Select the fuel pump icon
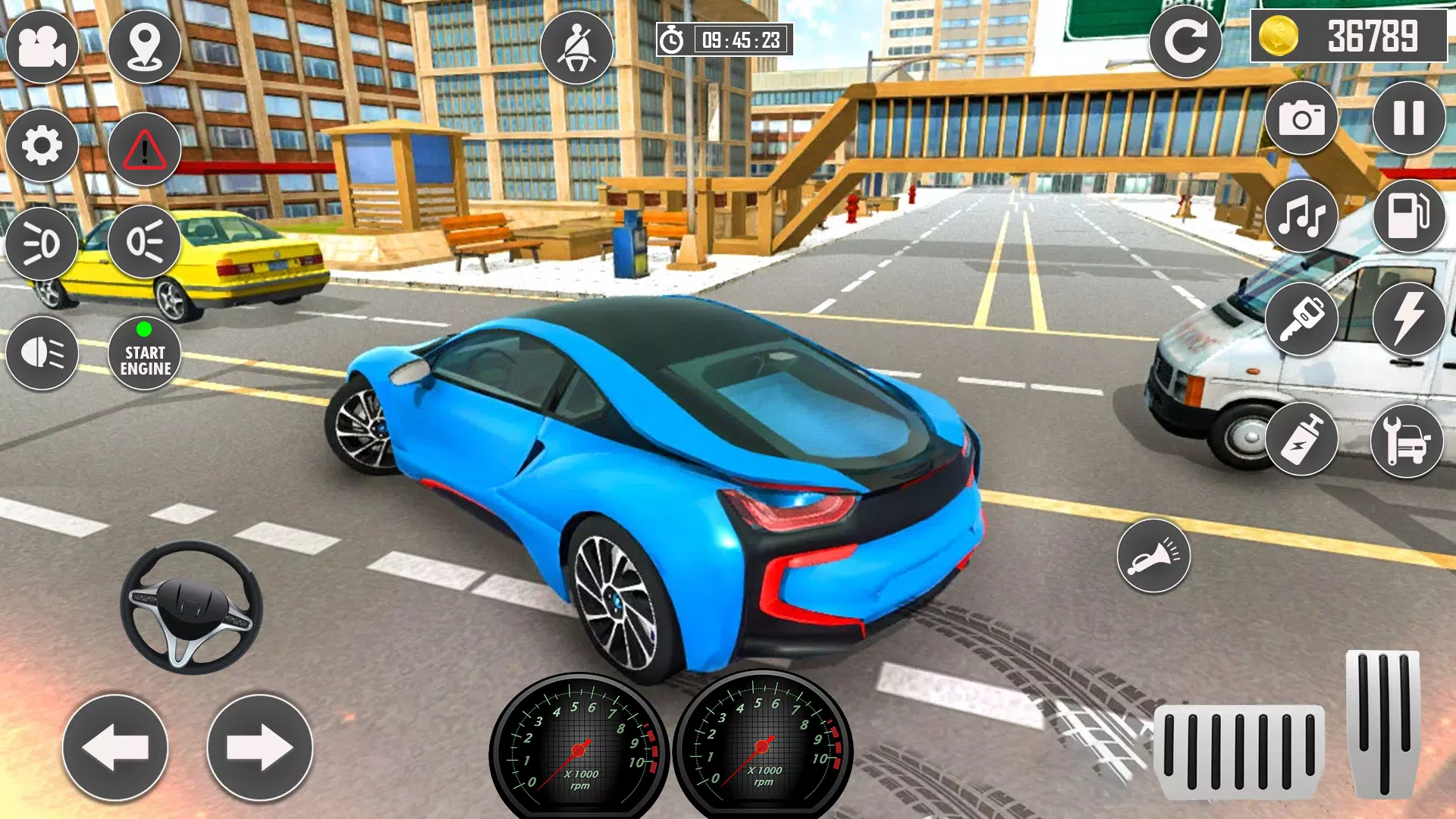Image resolution: width=1456 pixels, height=819 pixels. [x=1408, y=216]
